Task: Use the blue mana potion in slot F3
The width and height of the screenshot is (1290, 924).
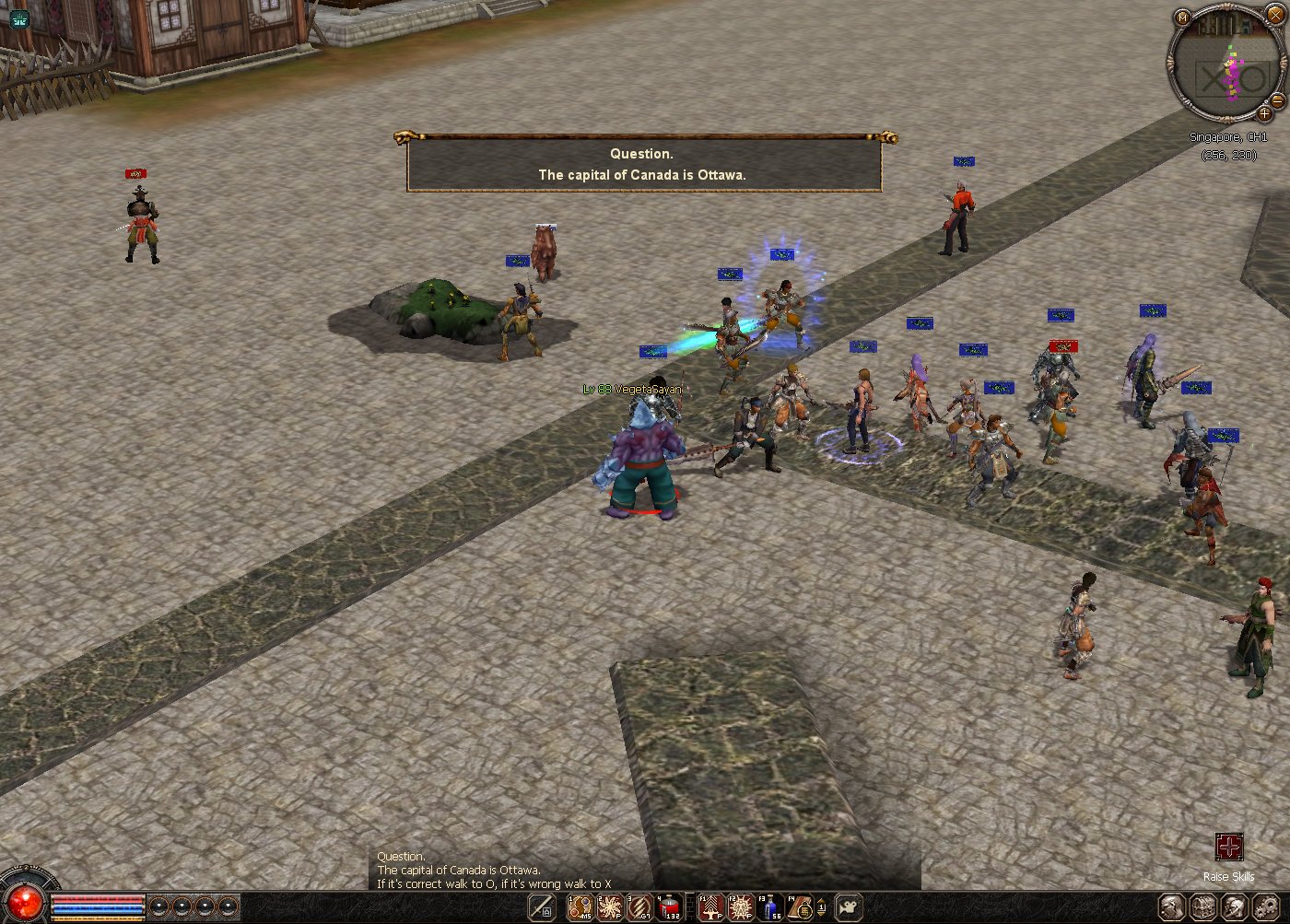Action: point(770,906)
